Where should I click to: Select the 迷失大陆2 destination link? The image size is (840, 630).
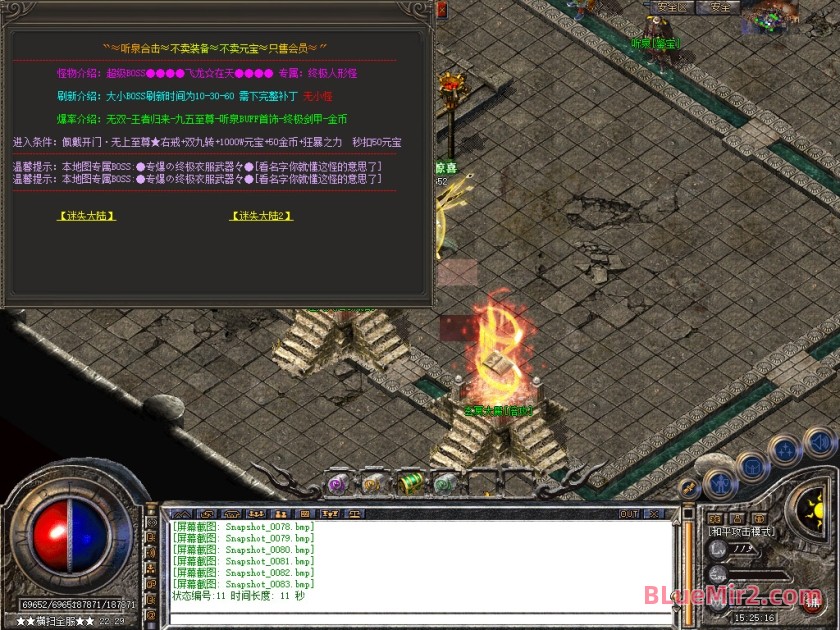point(262,215)
